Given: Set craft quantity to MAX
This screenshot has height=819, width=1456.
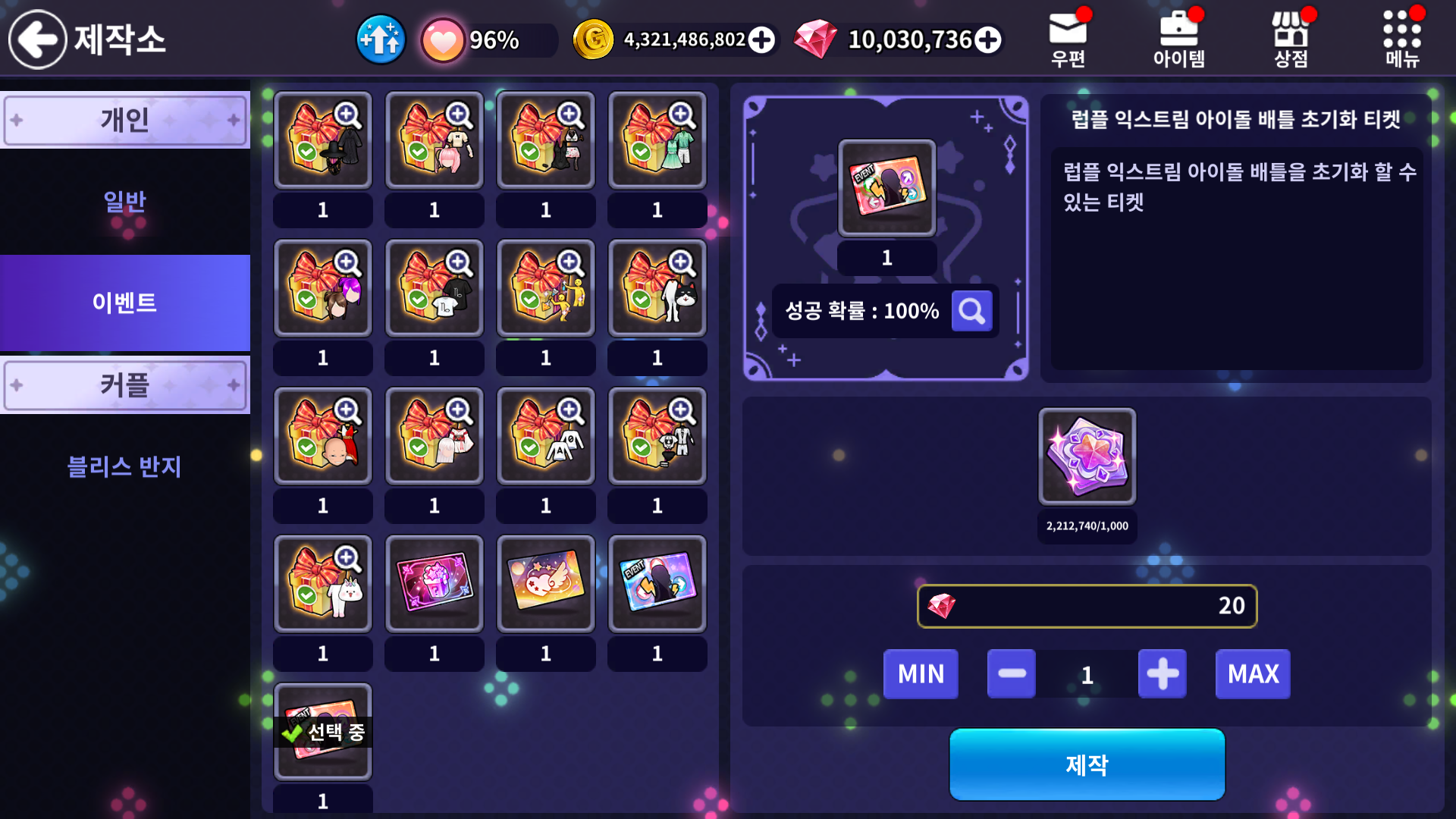Looking at the screenshot, I should click(1253, 674).
